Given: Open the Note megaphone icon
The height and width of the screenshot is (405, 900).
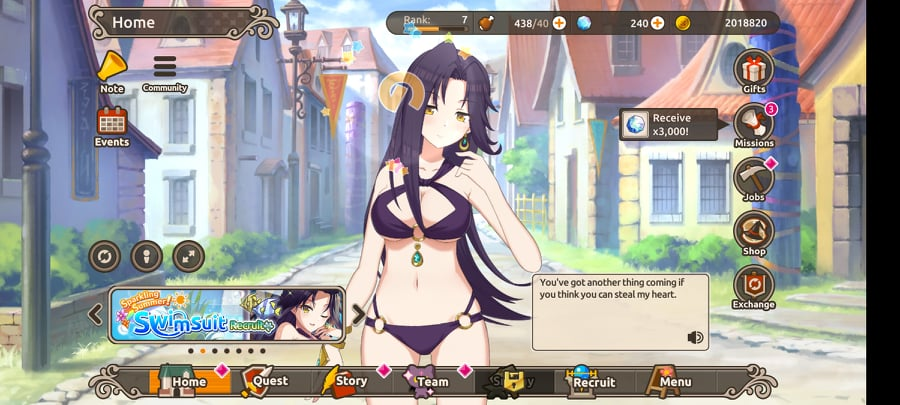Looking at the screenshot, I should click(111, 68).
